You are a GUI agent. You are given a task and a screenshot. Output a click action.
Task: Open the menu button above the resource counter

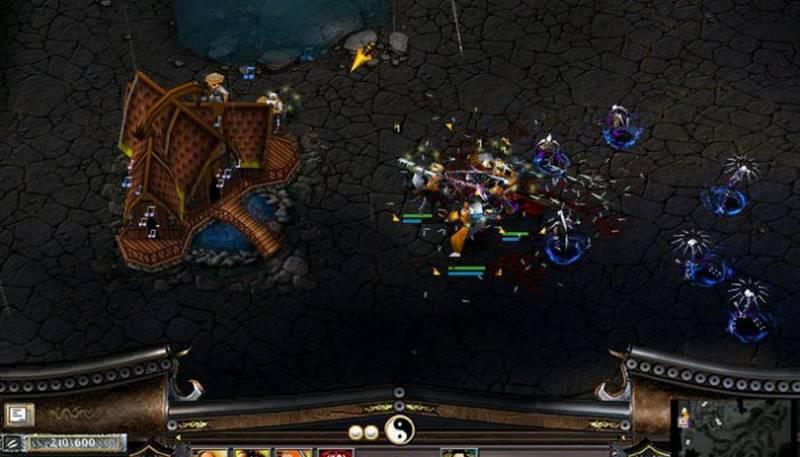coord(19,413)
